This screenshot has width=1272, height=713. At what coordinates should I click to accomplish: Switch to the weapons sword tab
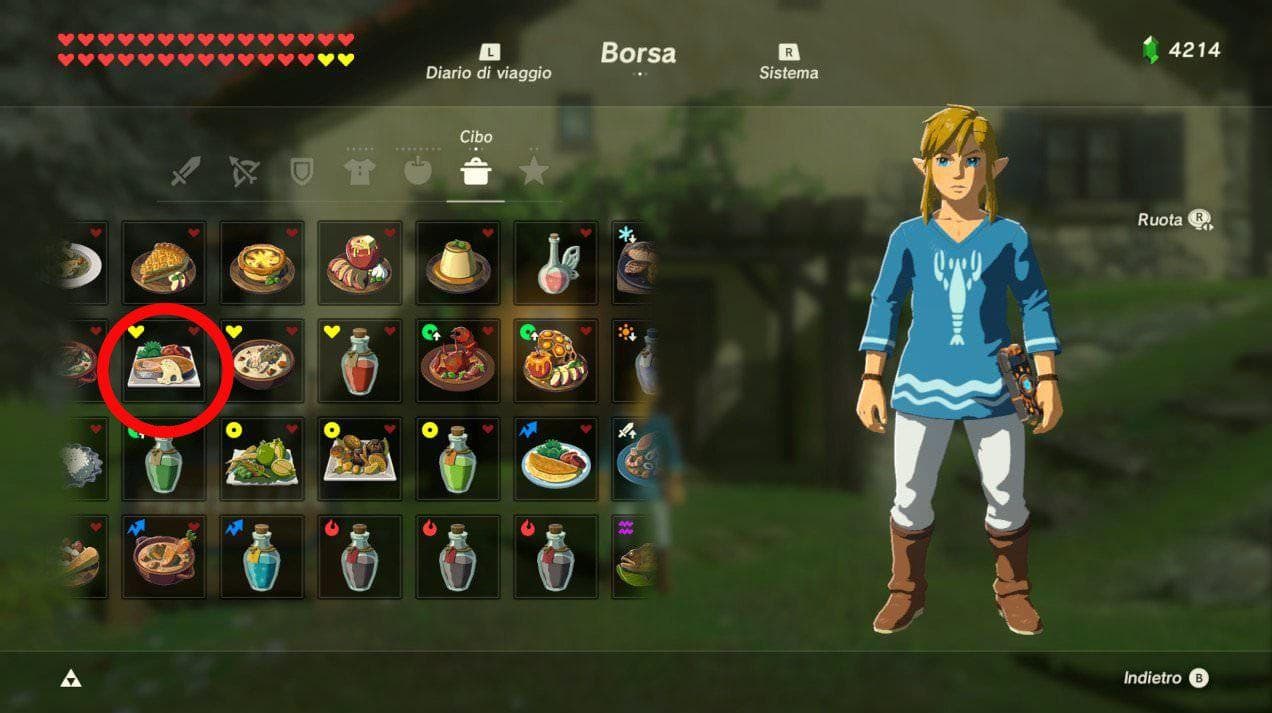coord(185,172)
